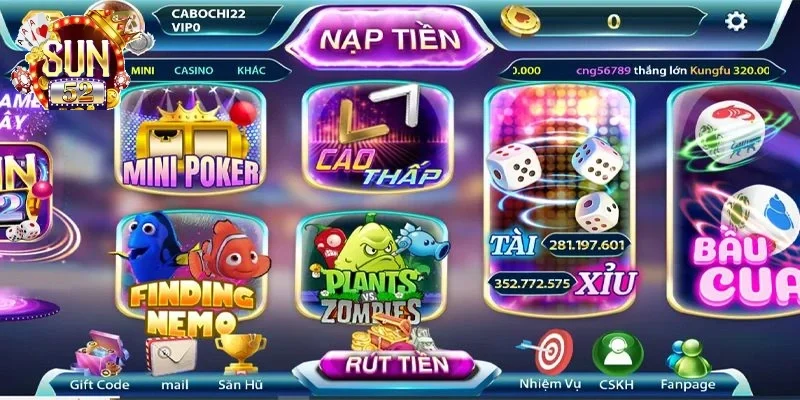Open the Nạp Tiền deposit button
The image size is (800, 400).
click(390, 40)
